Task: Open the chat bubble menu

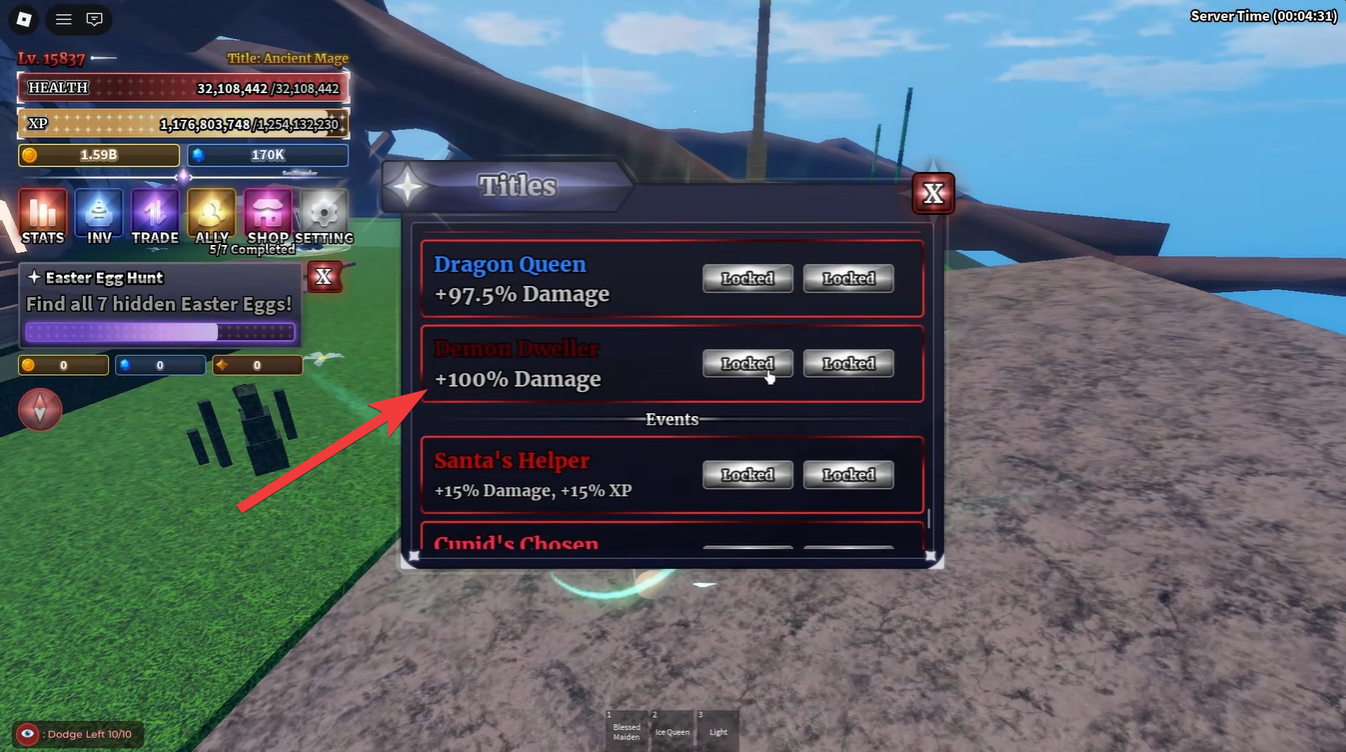Action: click(94, 19)
